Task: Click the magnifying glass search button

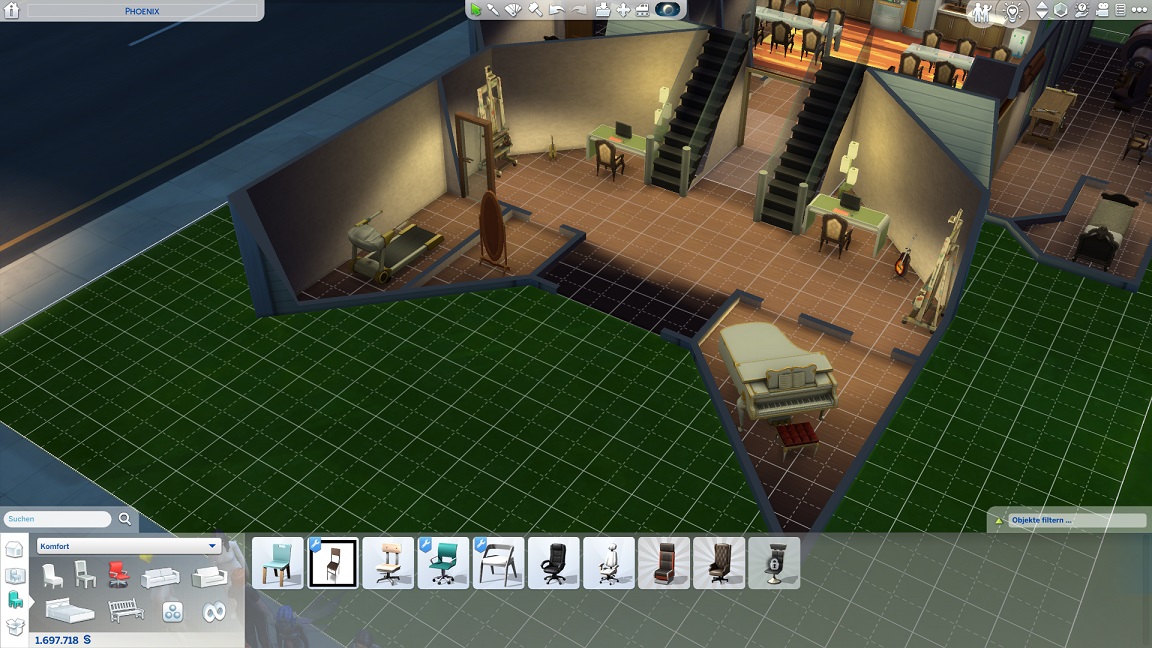Action: (x=125, y=519)
